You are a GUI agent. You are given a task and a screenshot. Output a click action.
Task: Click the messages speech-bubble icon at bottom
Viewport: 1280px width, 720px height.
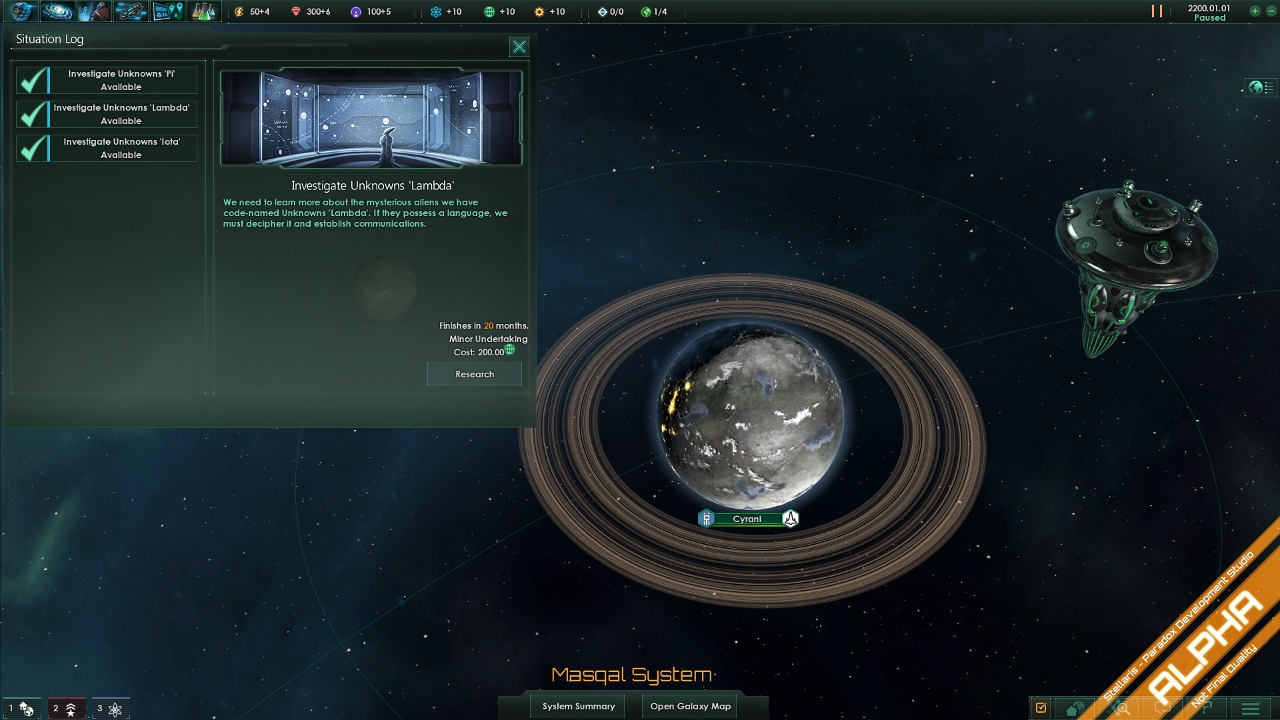(1164, 708)
